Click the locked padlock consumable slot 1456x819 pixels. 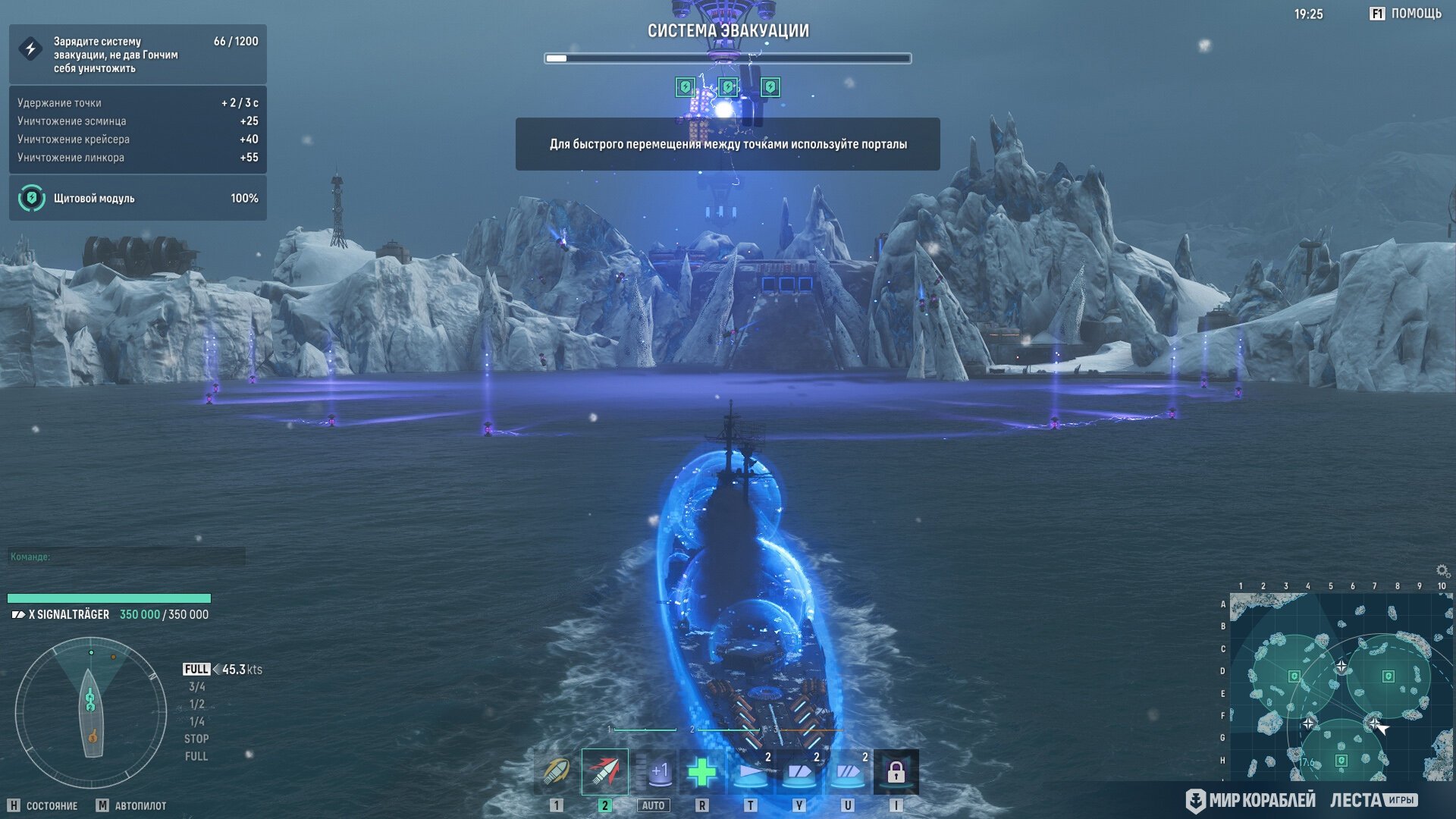tap(896, 772)
